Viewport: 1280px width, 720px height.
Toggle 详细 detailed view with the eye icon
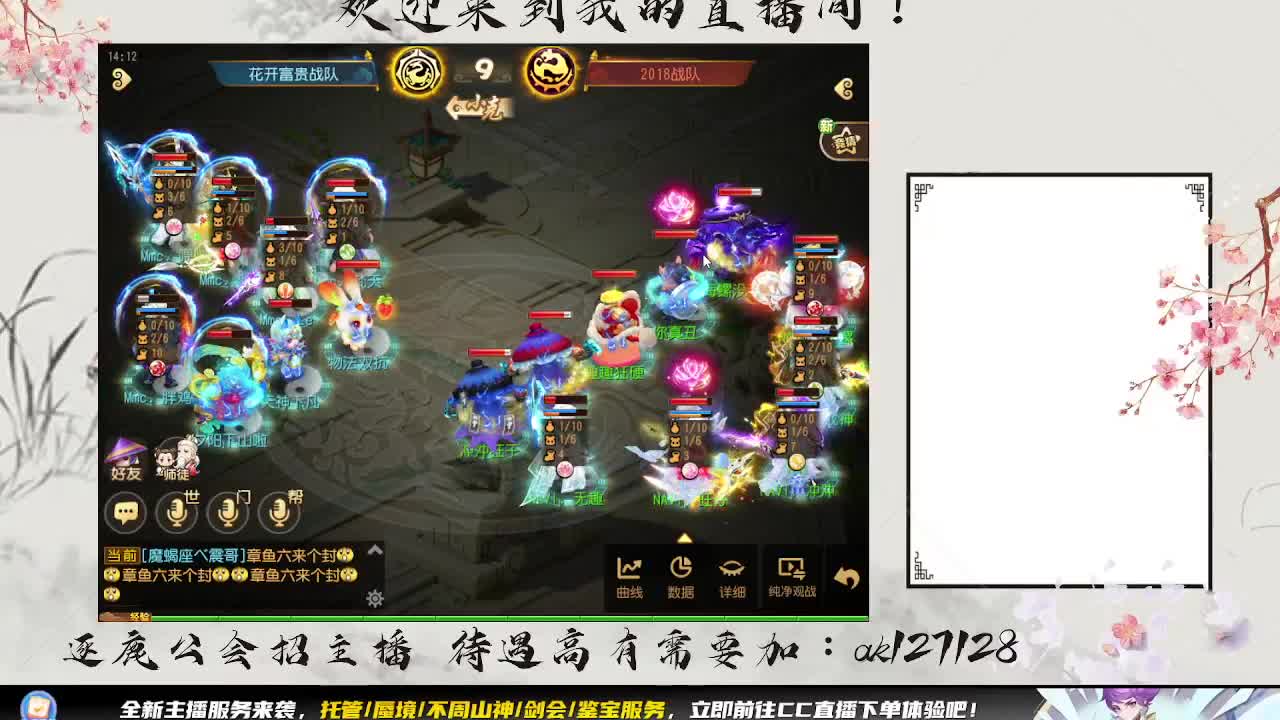pos(731,572)
